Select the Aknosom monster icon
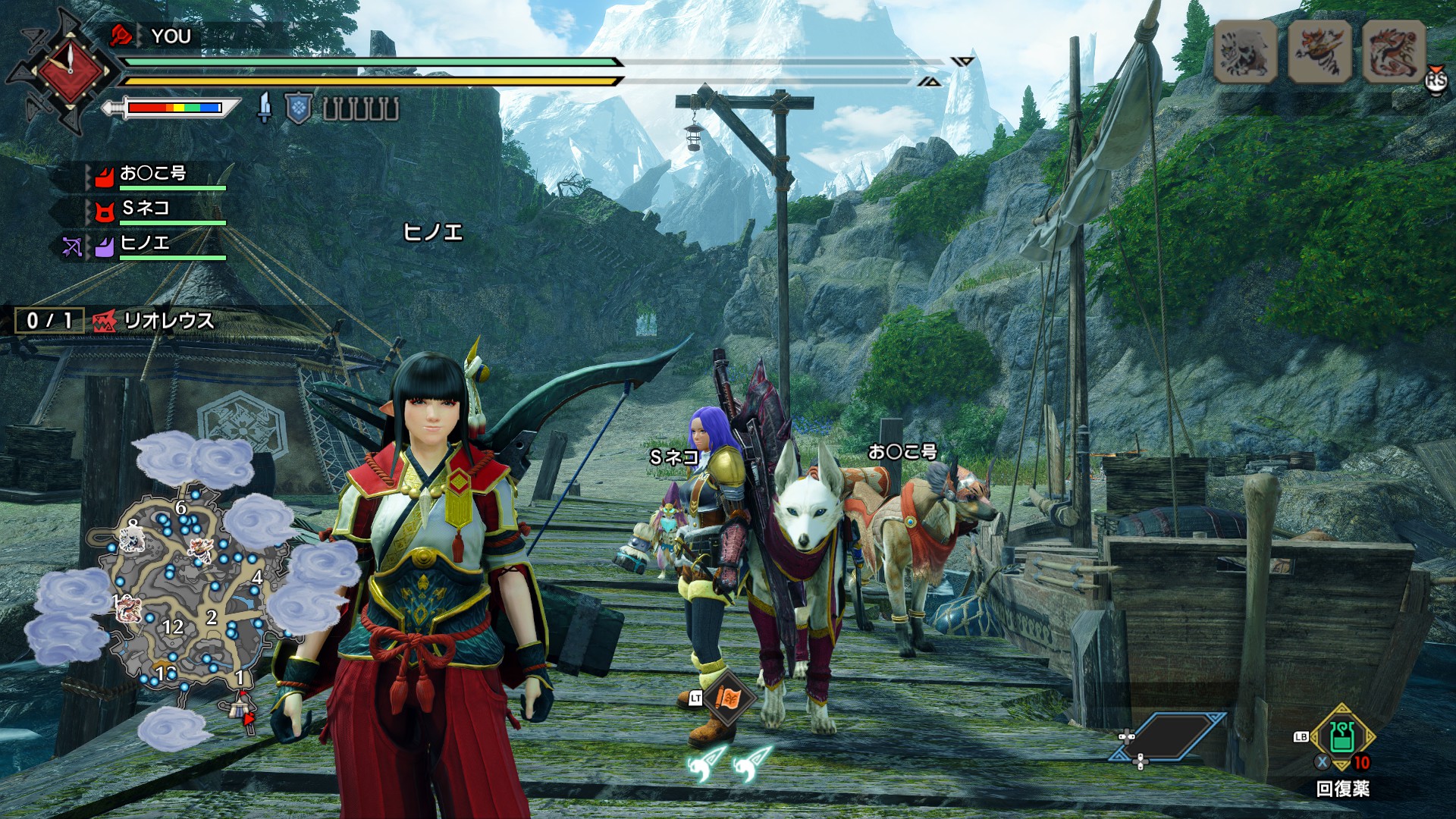 point(1319,52)
